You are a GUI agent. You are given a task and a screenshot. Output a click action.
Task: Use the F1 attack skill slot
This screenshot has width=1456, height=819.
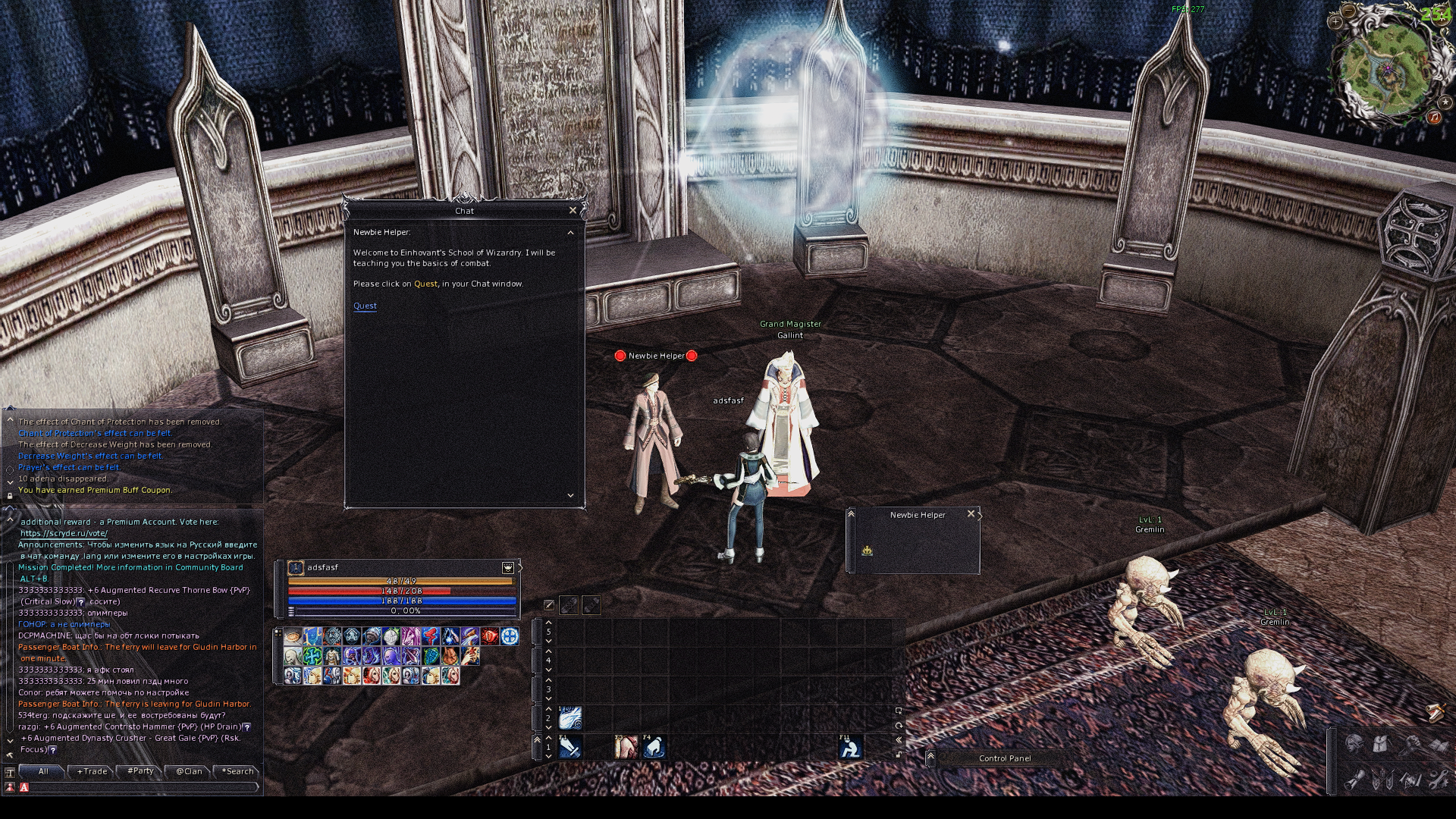570,748
